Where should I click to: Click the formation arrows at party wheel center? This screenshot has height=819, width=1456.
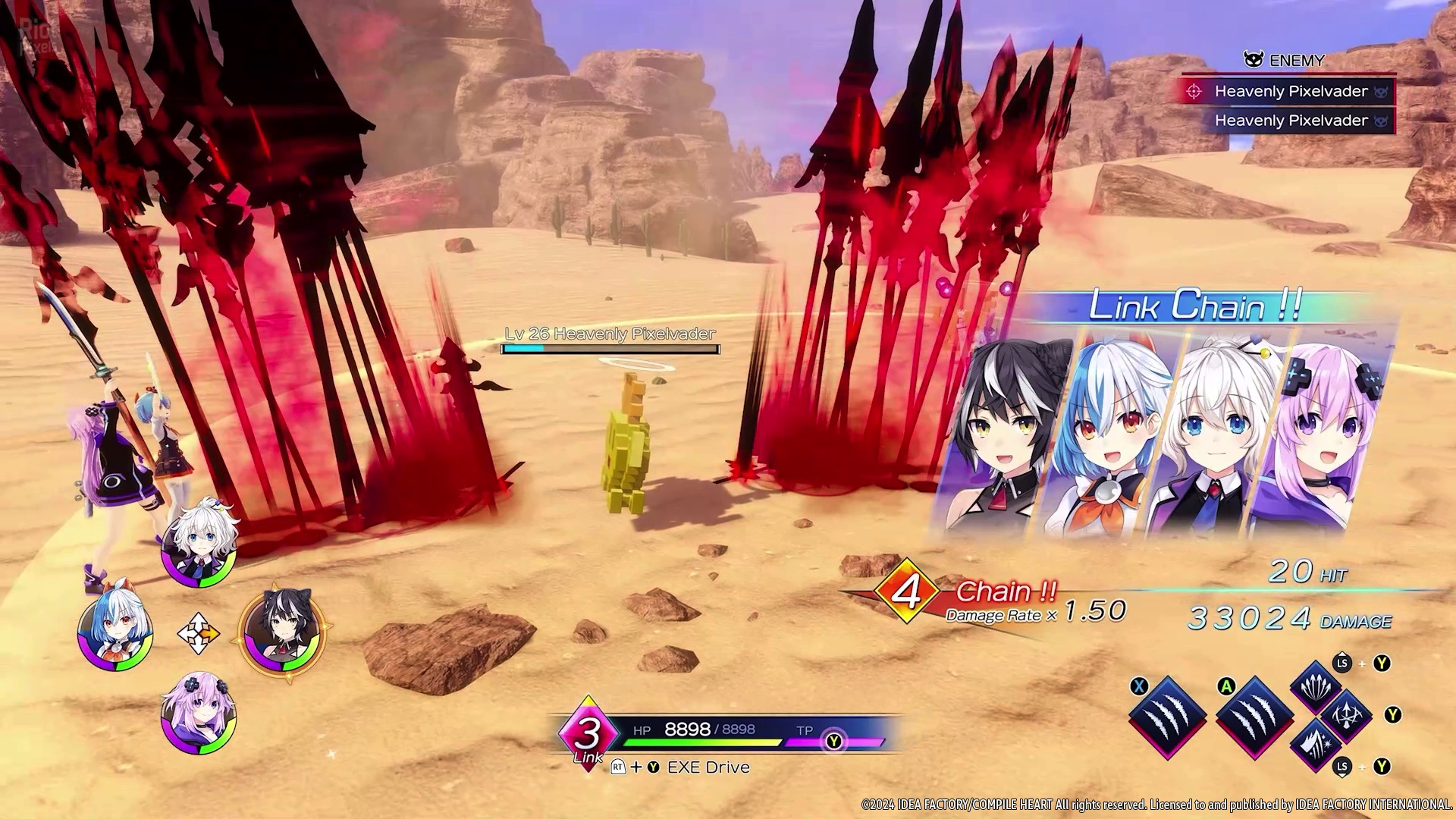[x=199, y=632]
